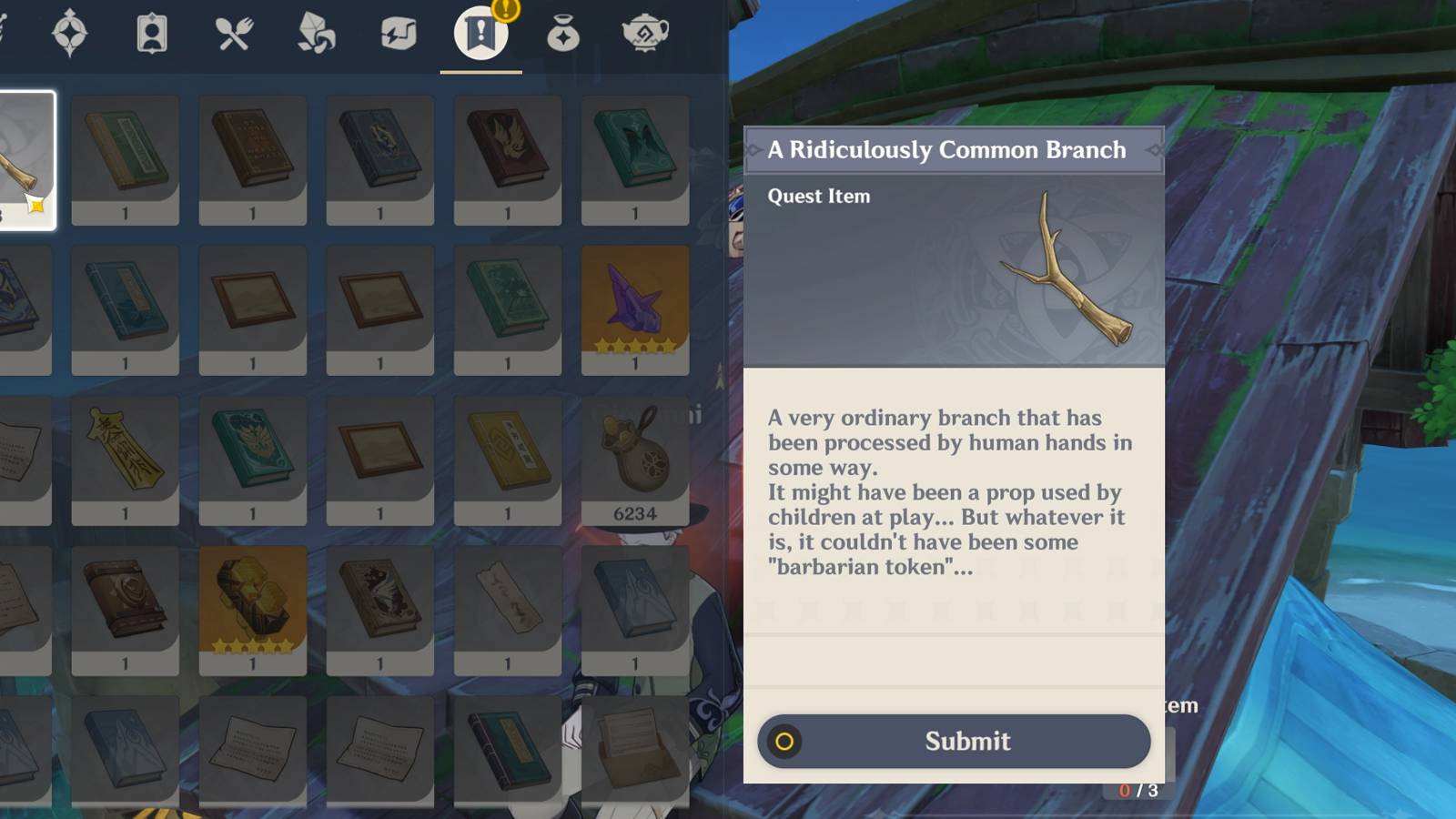Click the Serenitea Pot furnishings icon
The width and height of the screenshot is (1456, 819).
click(x=646, y=34)
